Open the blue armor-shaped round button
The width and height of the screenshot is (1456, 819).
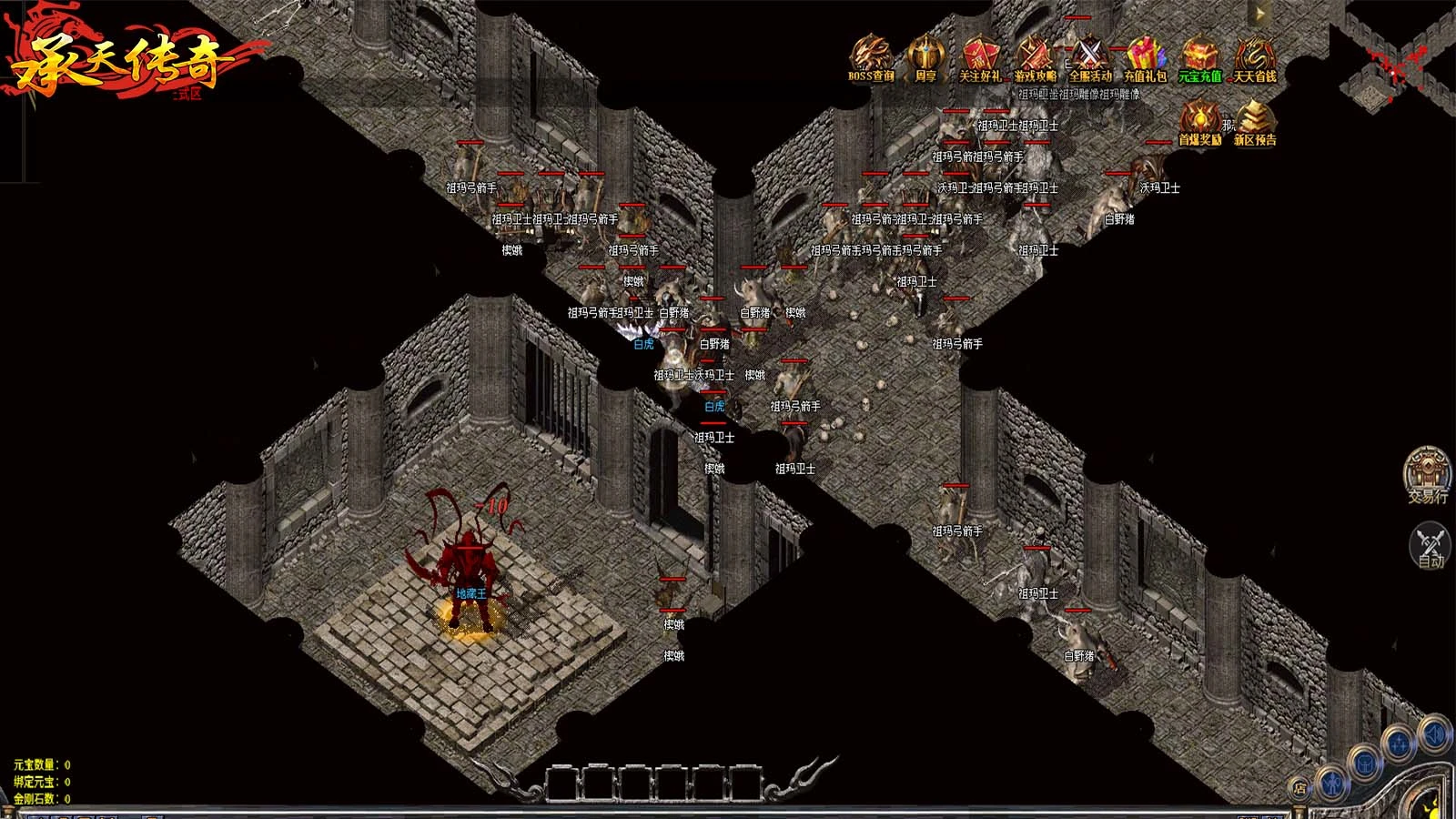pos(1366,763)
